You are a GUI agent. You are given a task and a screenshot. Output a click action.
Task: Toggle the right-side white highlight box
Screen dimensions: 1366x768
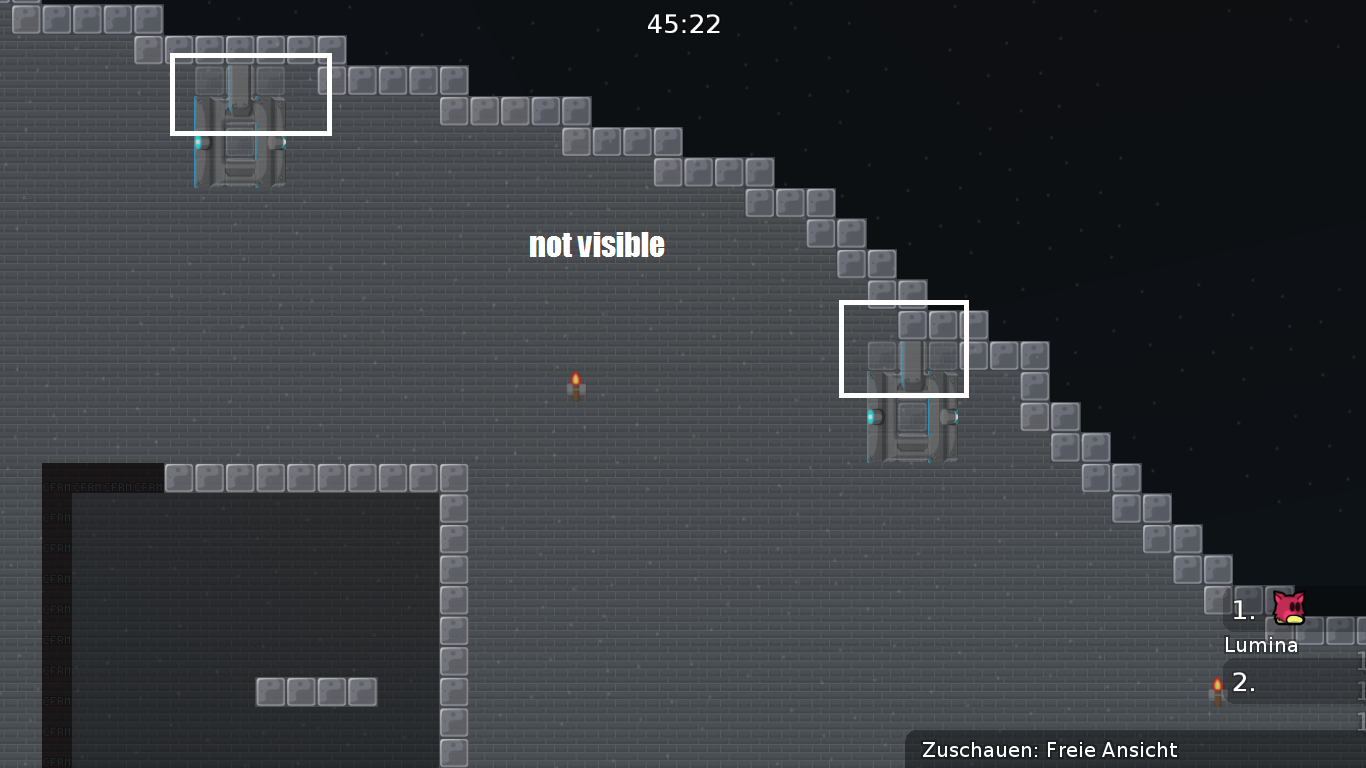pos(903,349)
